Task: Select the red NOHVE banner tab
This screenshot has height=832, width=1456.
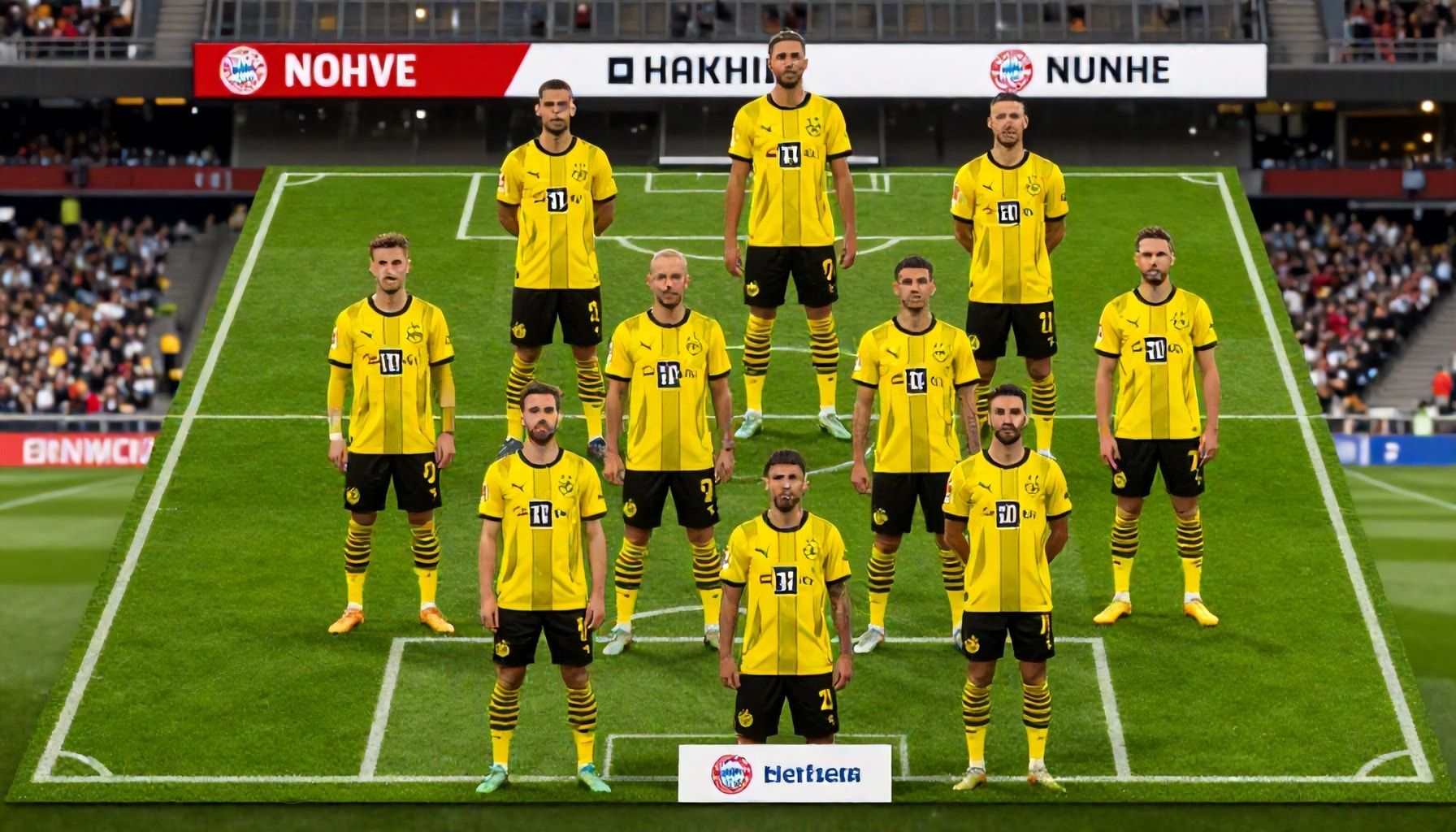Action: tap(349, 71)
